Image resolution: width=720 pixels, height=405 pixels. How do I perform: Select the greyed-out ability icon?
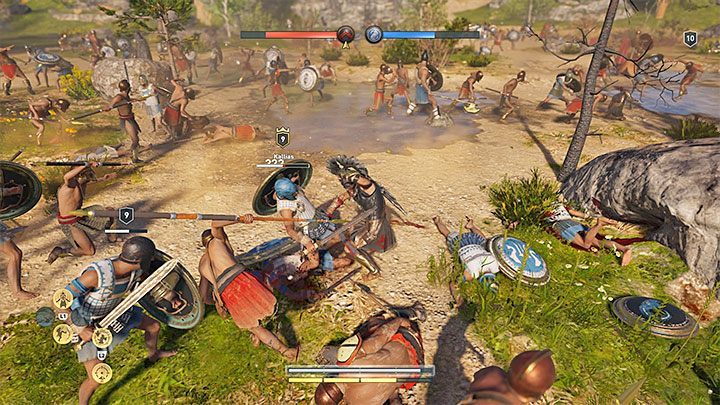click(45, 316)
